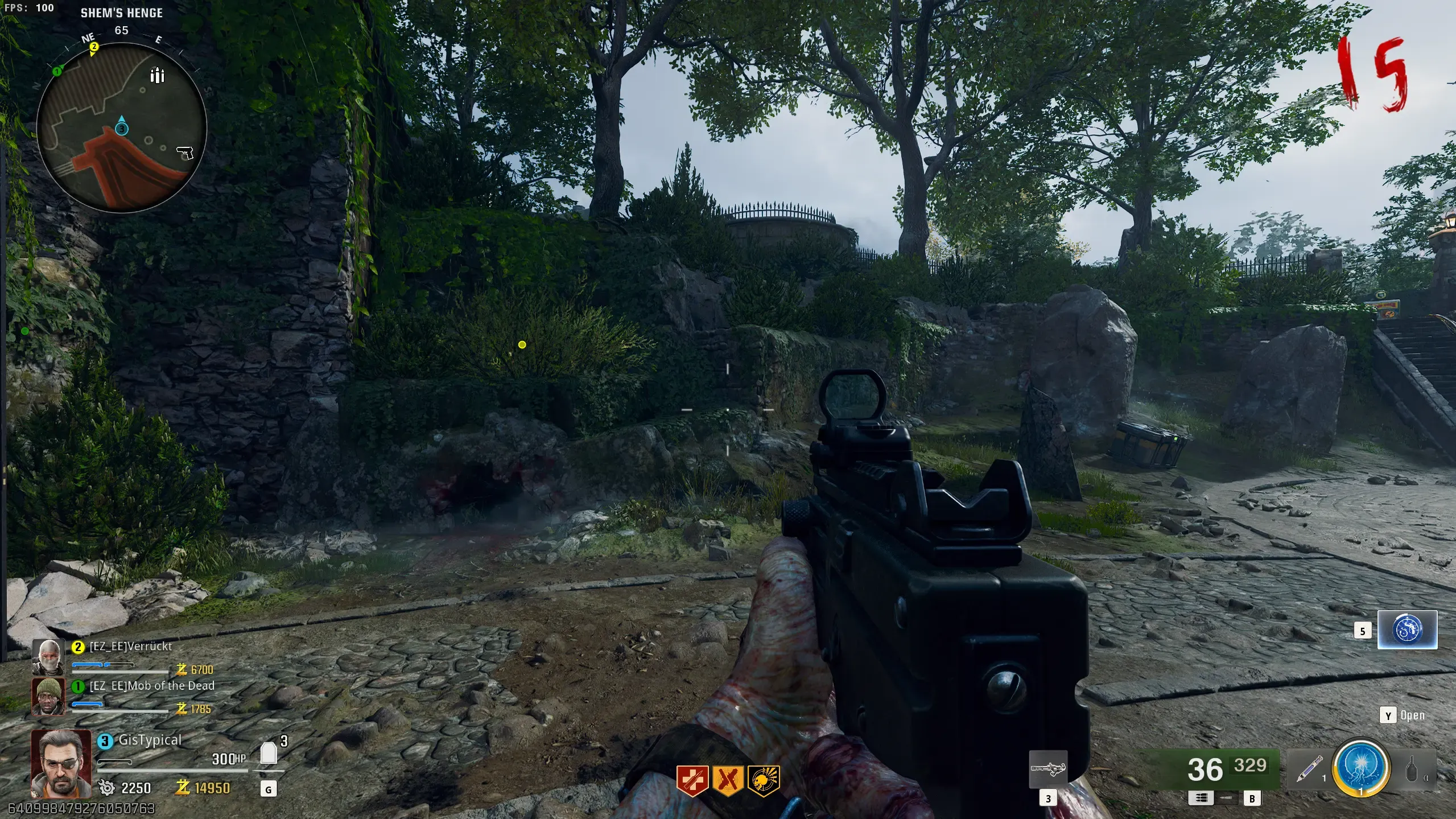
Task: Select the red bullet-and-cross perk icon
Action: tap(692, 780)
